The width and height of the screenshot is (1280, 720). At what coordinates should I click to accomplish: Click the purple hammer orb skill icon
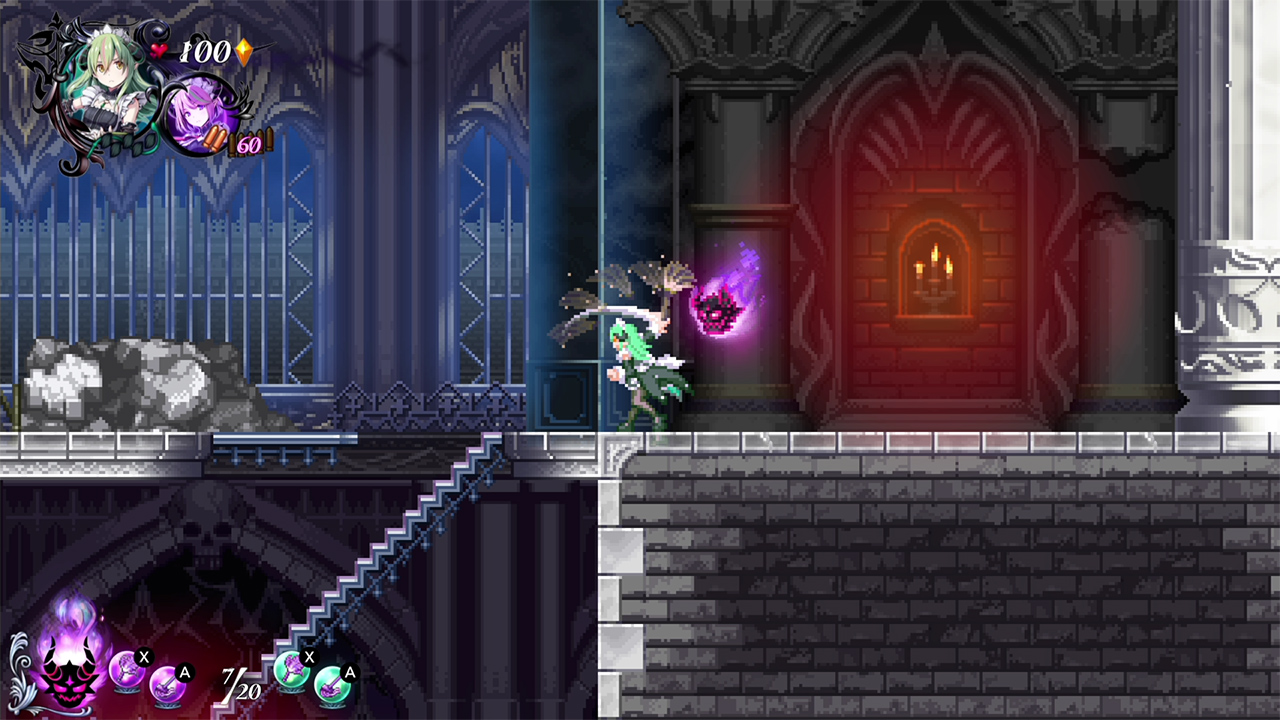click(x=127, y=672)
